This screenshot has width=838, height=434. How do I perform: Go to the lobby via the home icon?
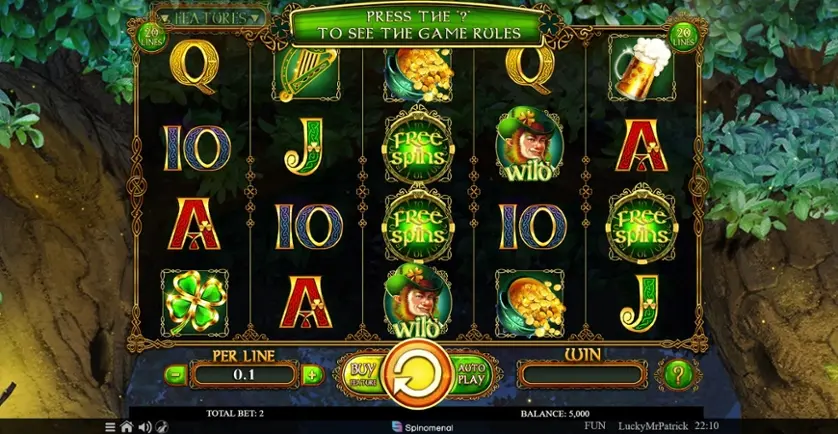127,427
